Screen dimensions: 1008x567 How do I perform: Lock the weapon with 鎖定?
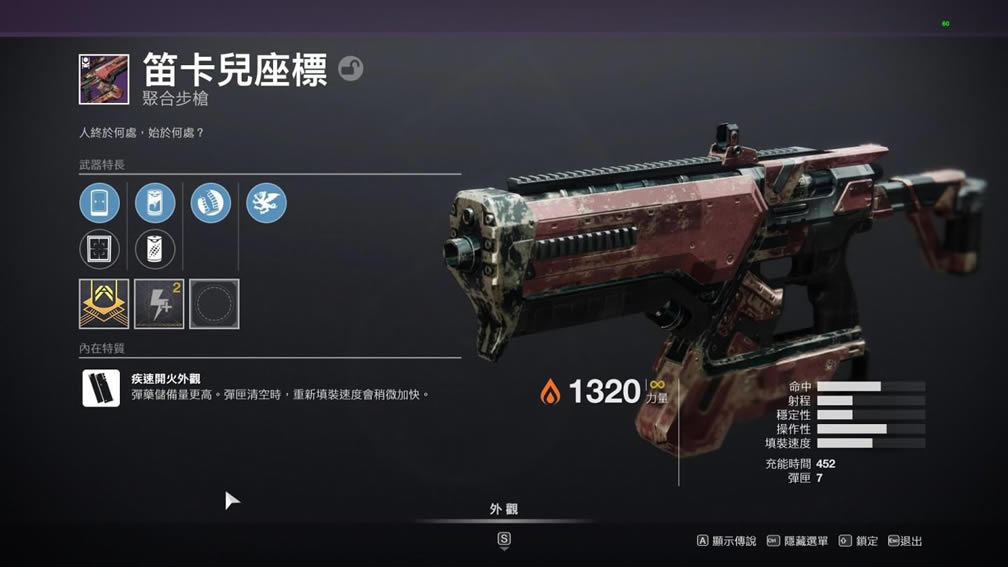click(859, 541)
